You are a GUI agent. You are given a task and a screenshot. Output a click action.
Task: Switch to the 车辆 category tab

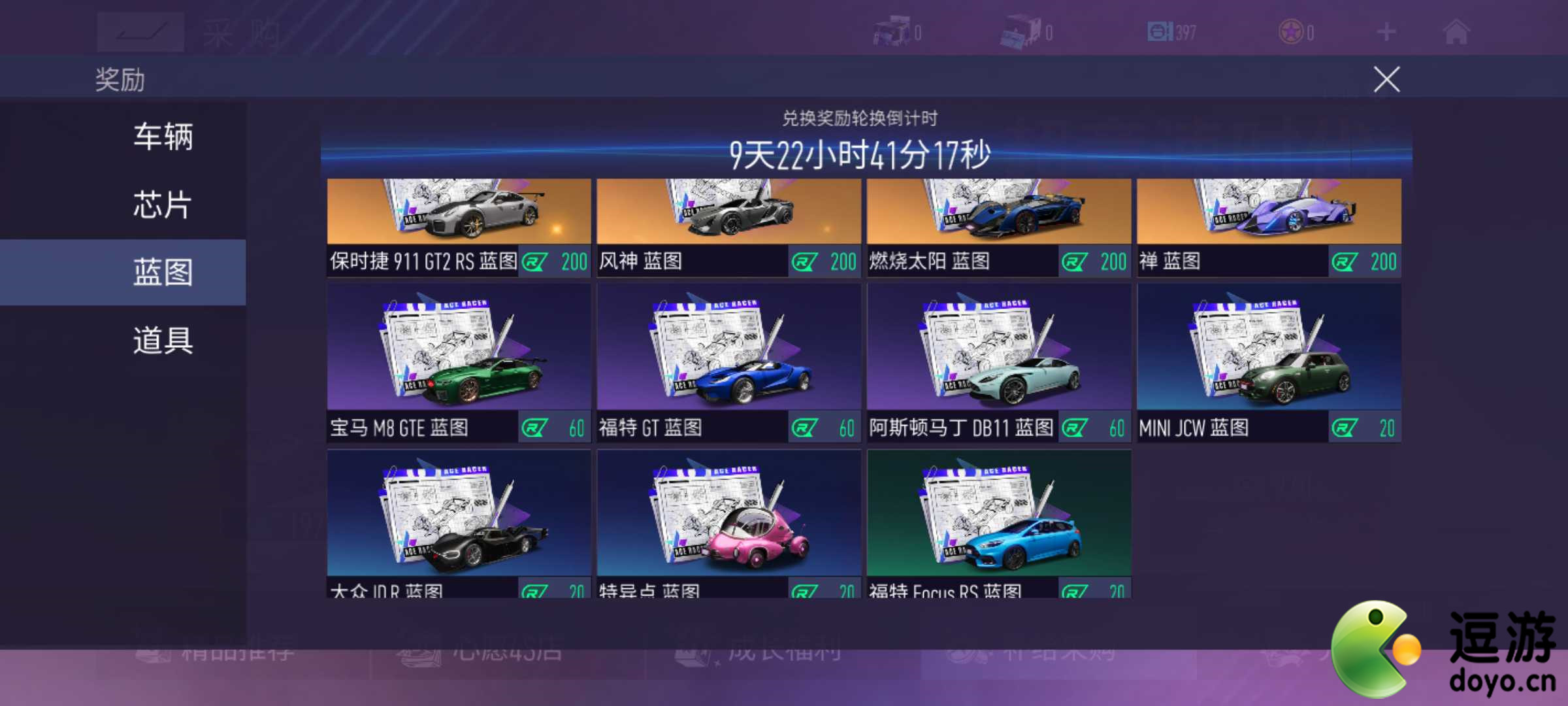pyautogui.click(x=162, y=137)
